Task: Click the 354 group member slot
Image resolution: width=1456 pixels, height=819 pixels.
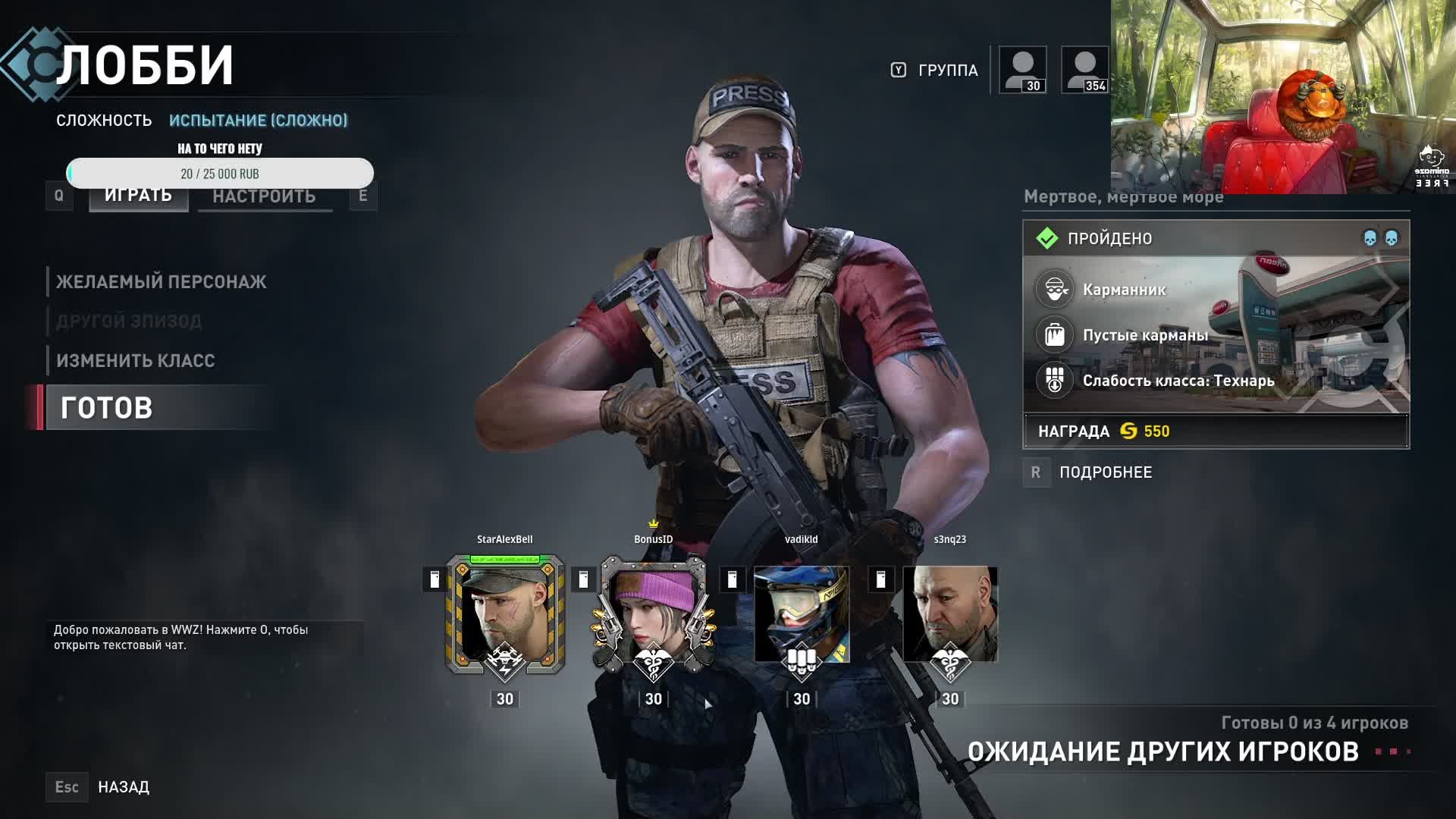Action: point(1084,70)
